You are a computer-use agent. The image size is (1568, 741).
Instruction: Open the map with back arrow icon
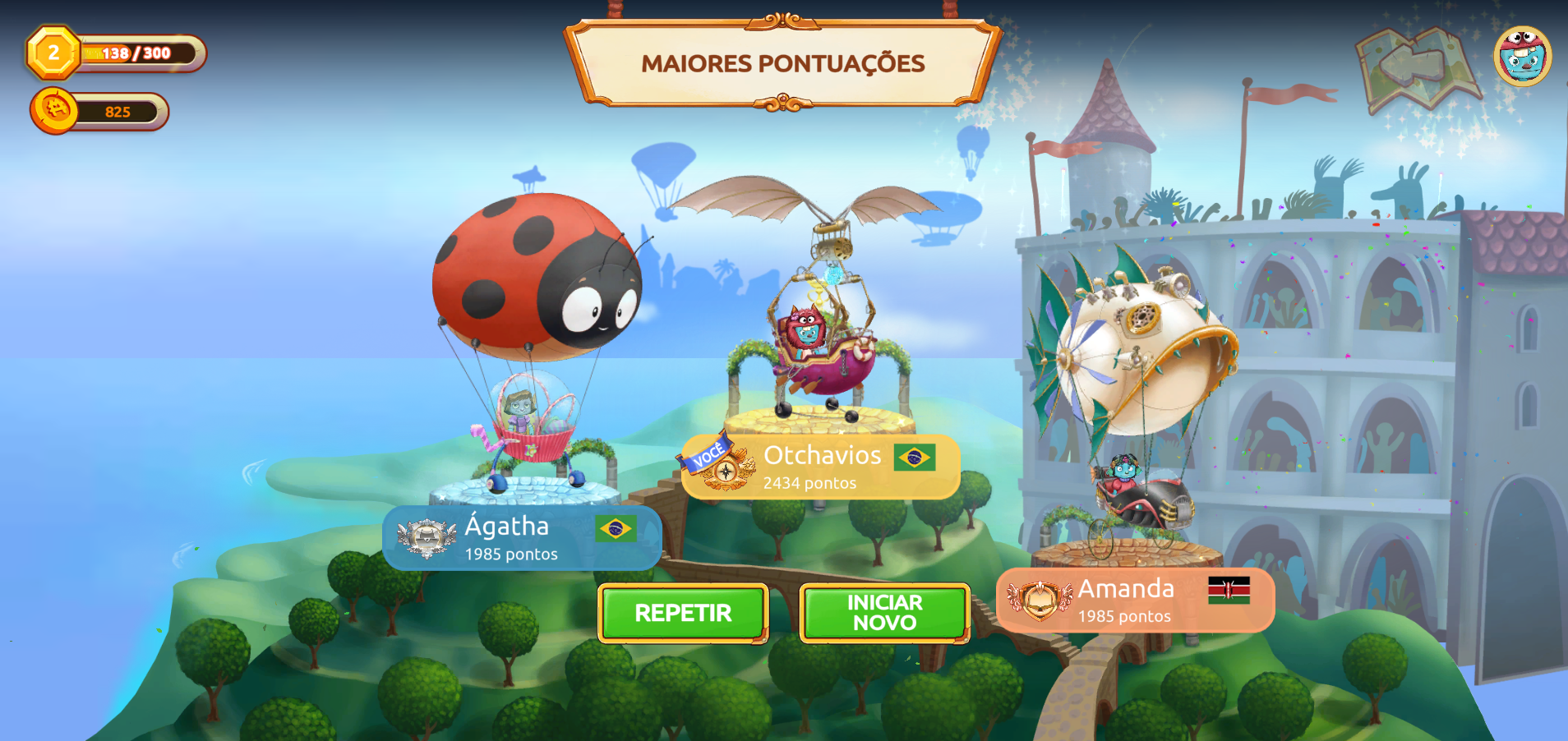point(1415,67)
